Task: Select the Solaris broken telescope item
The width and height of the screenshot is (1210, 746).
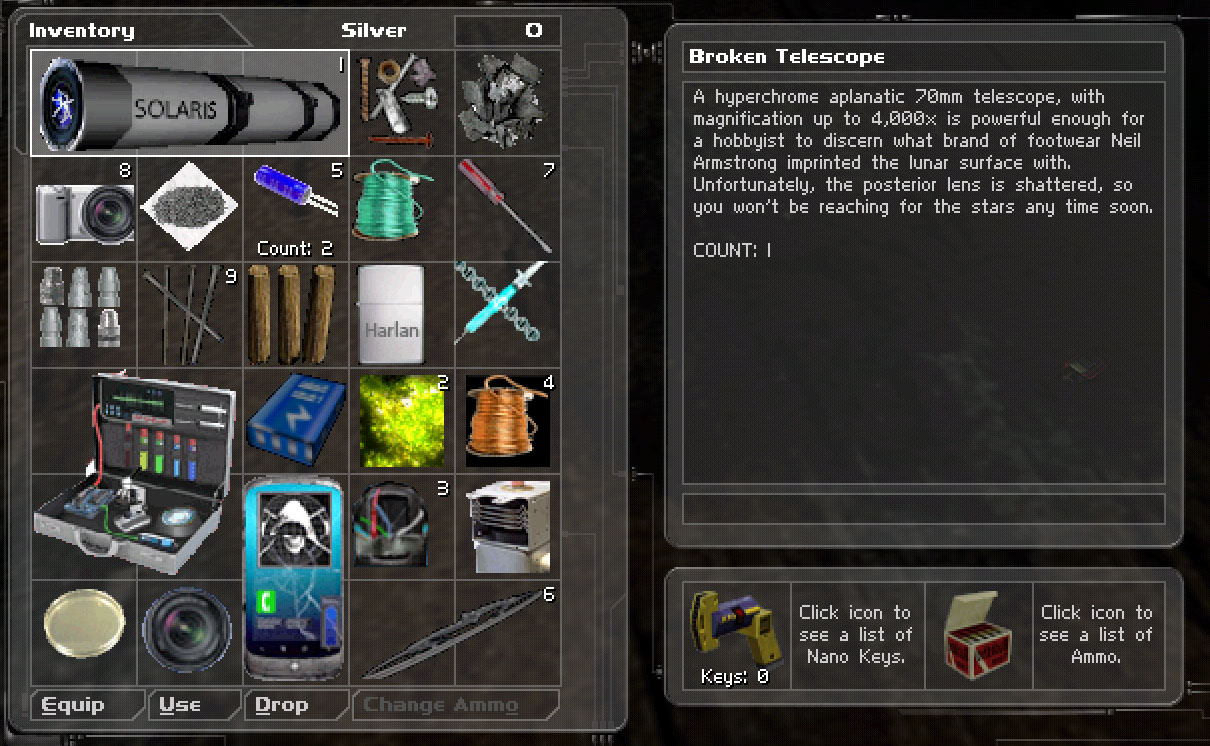Action: (190, 103)
